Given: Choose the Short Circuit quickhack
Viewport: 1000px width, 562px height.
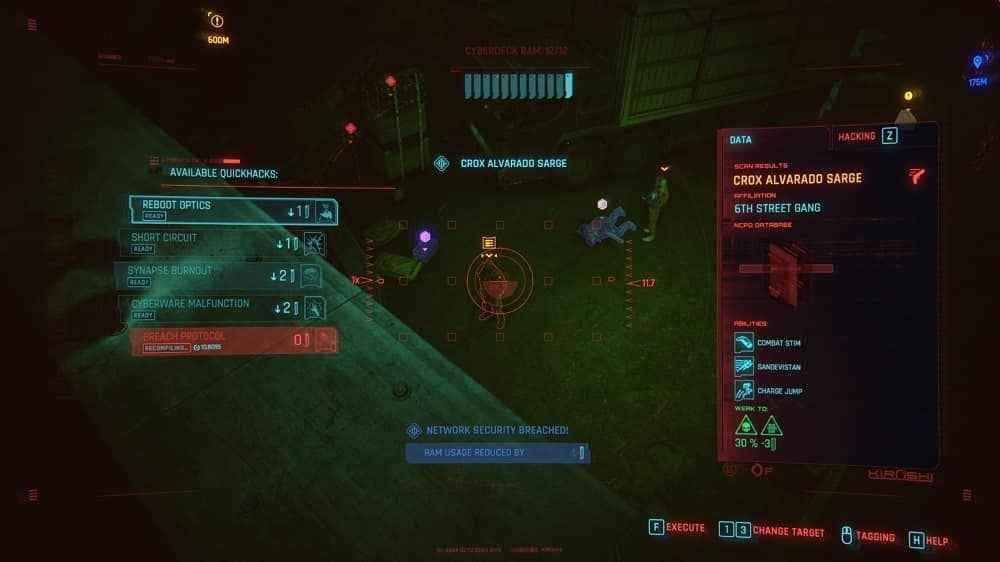Looking at the screenshot, I should pyautogui.click(x=230, y=243).
